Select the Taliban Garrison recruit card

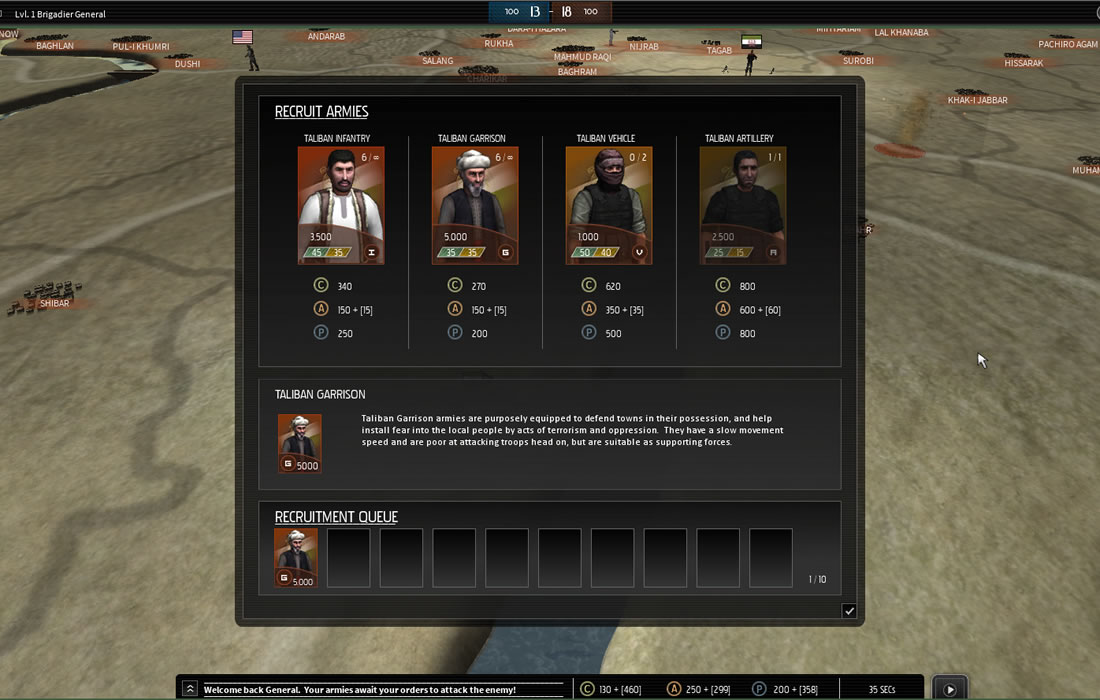coord(475,205)
